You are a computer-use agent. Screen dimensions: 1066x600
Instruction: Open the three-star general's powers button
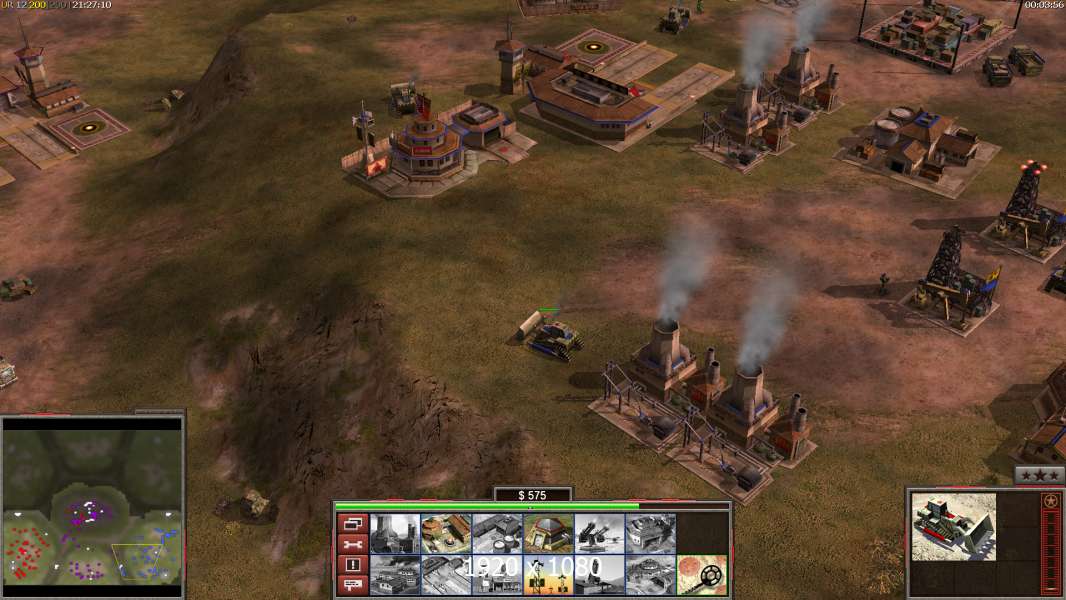1039,476
